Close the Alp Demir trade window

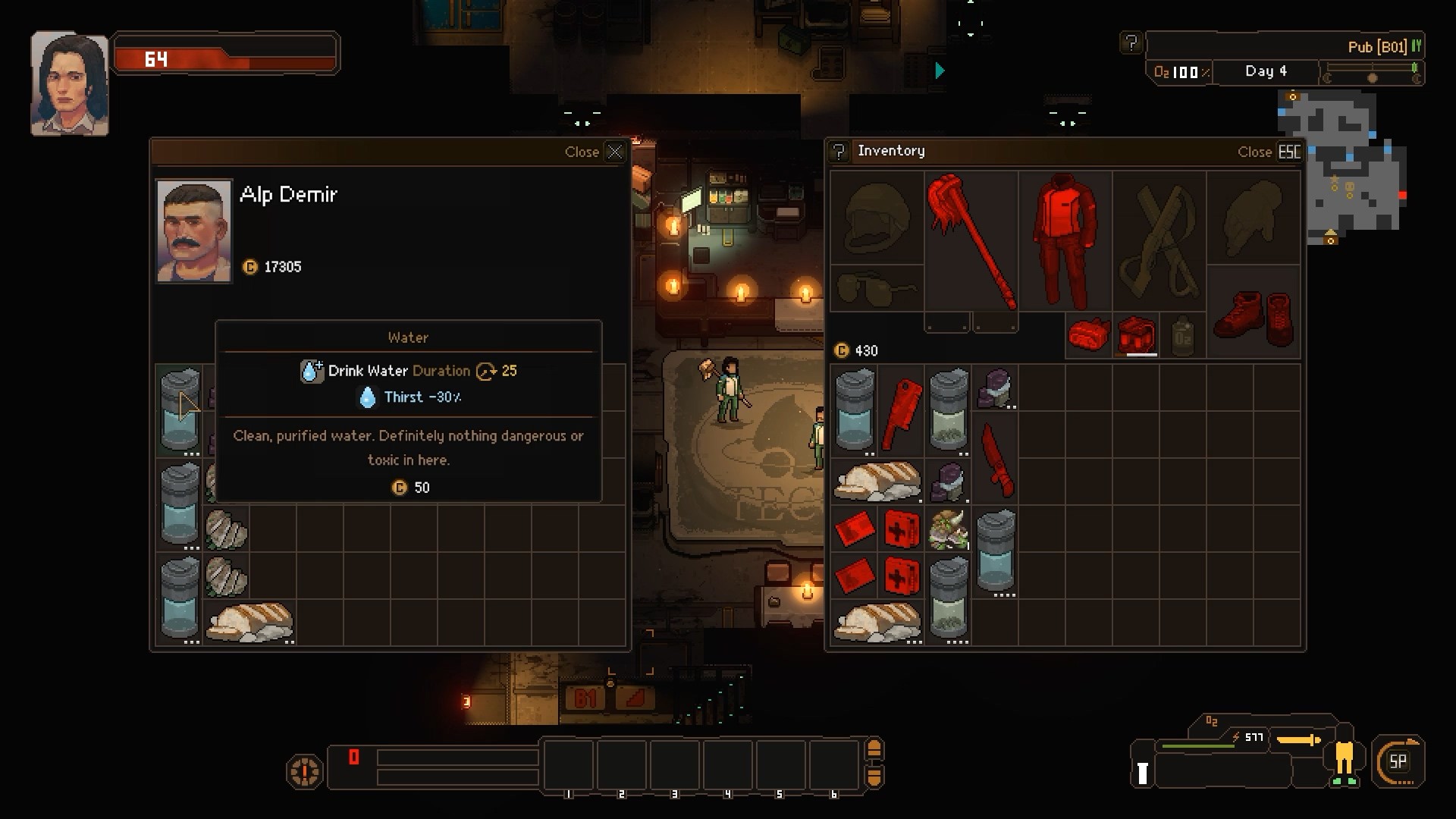pos(614,152)
